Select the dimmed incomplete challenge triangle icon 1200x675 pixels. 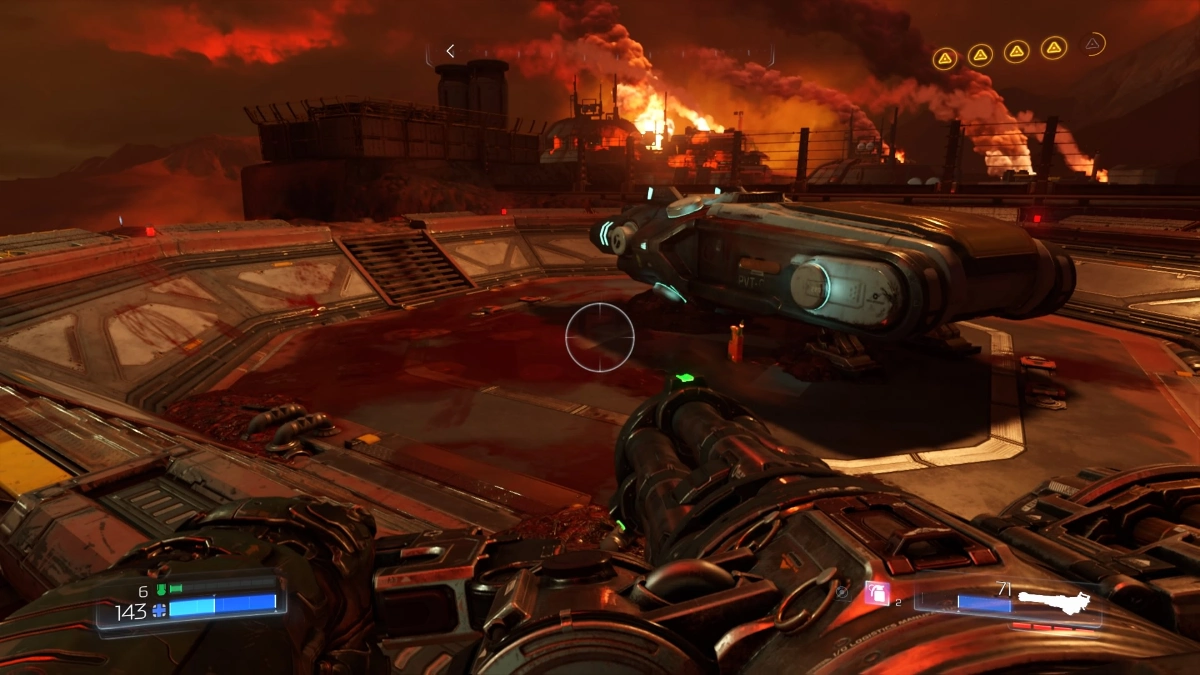click(x=1094, y=44)
